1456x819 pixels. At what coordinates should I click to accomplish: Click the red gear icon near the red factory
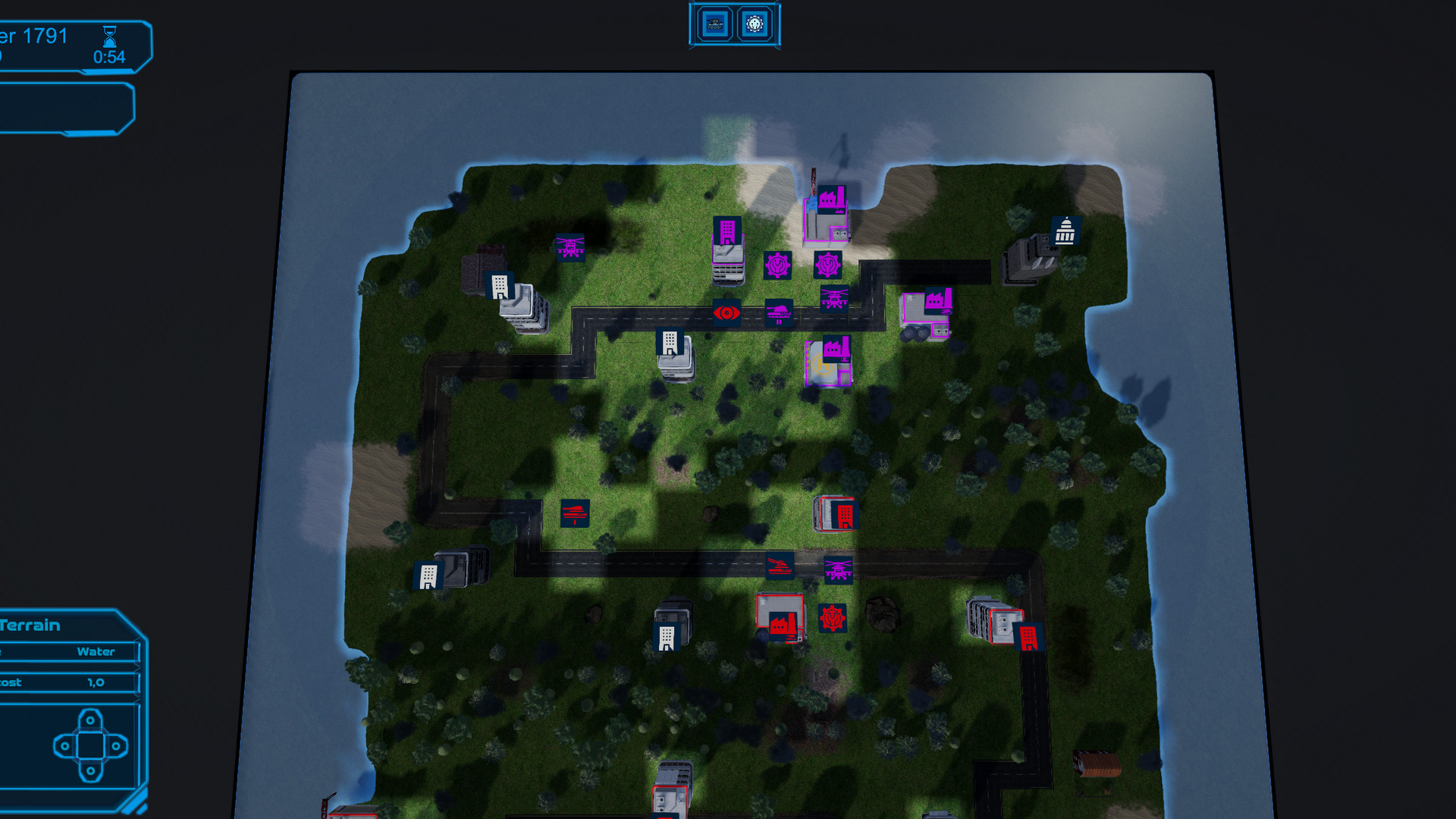[x=833, y=617]
